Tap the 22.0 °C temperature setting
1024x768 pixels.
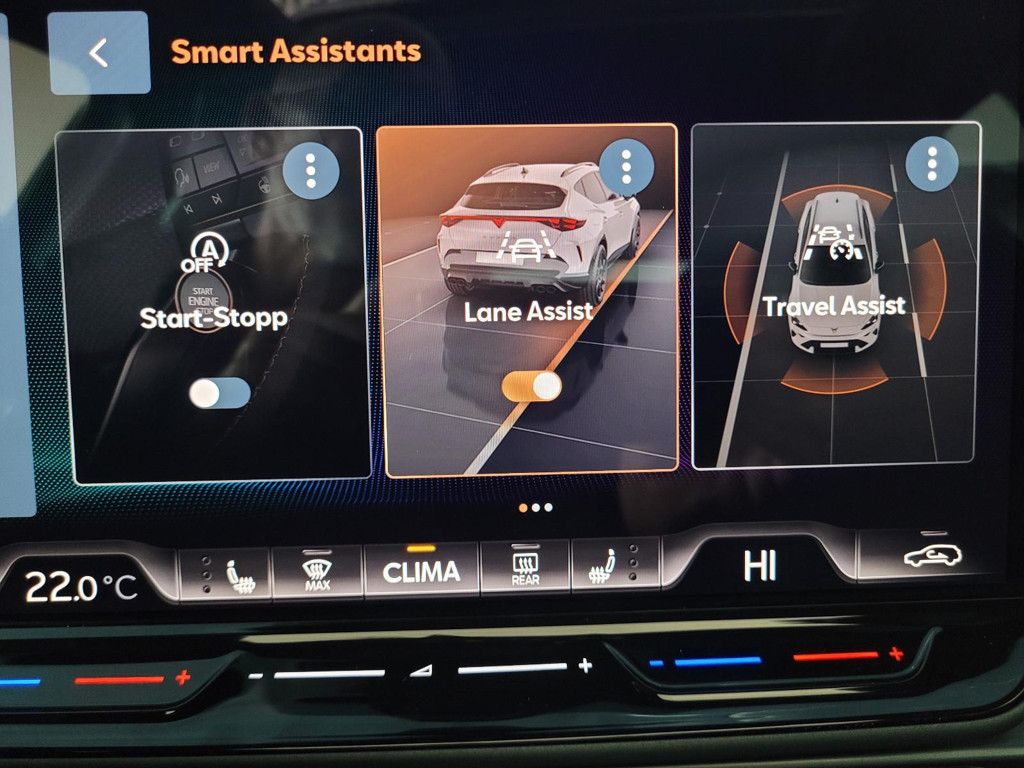pyautogui.click(x=80, y=586)
